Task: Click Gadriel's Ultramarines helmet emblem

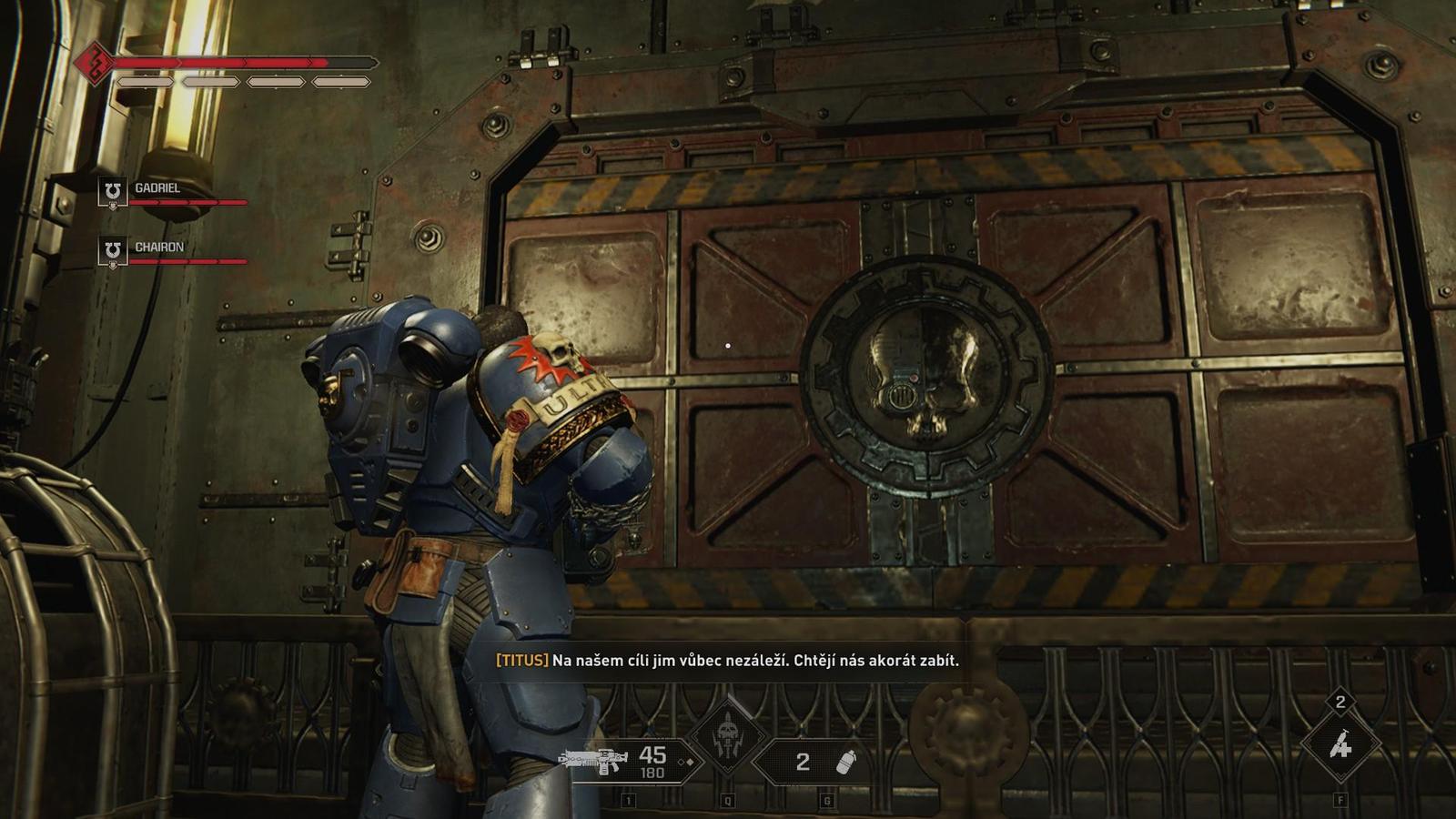Action: click(112, 191)
